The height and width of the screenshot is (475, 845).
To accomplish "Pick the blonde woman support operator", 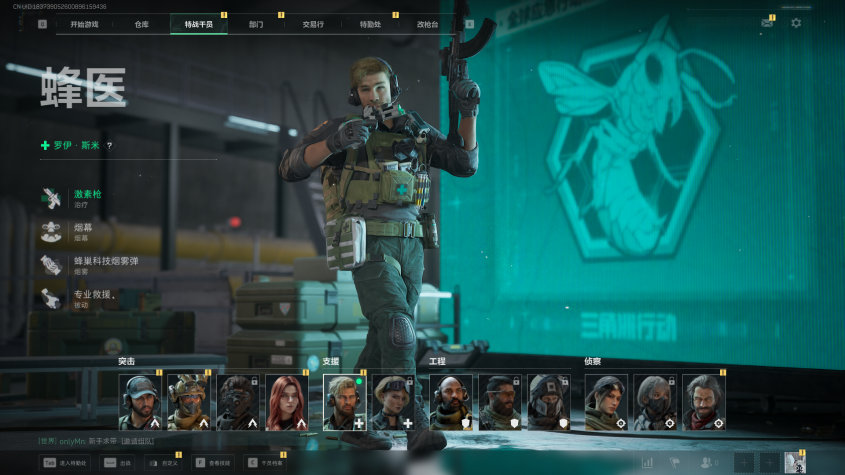I will 392,402.
